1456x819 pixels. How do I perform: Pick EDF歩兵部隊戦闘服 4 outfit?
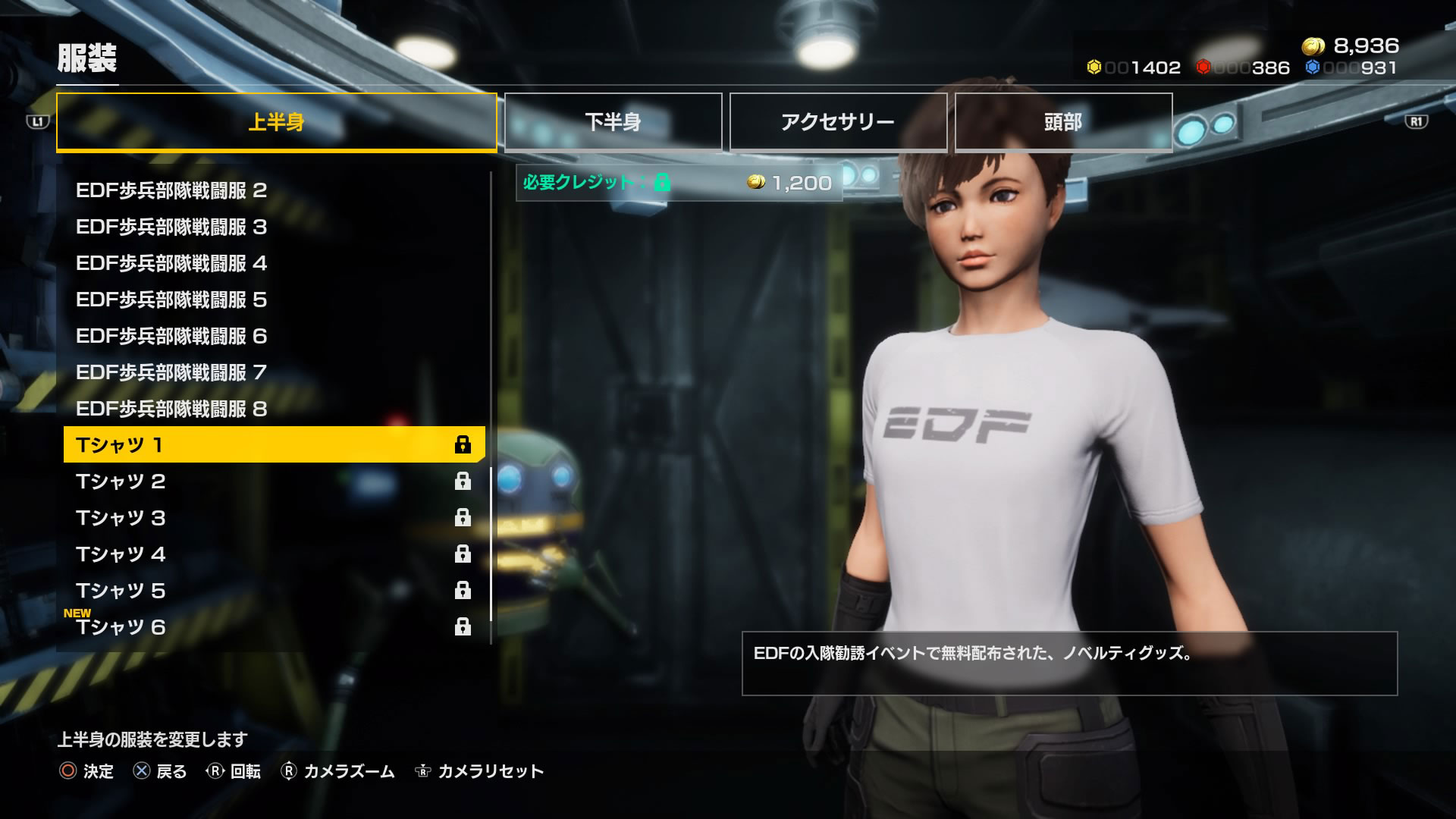(273, 263)
